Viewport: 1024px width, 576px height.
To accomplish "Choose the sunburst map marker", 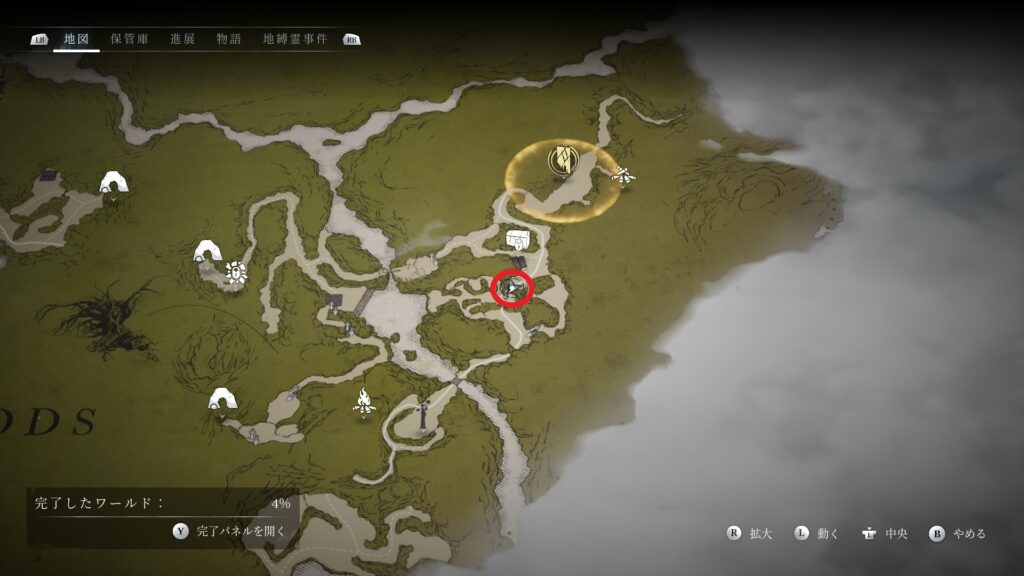I will 236,271.
